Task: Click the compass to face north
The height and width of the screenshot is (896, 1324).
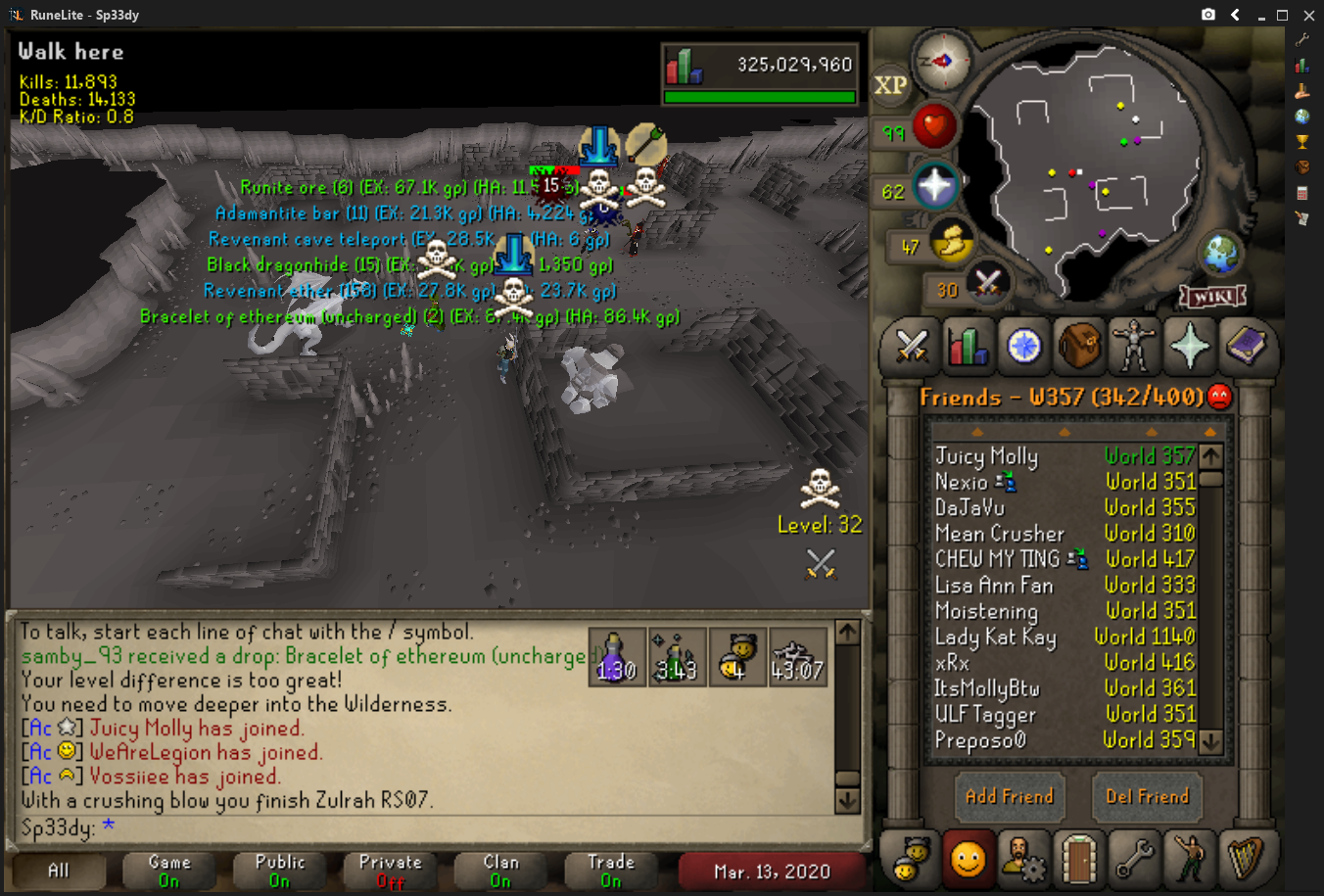Action: 942,61
